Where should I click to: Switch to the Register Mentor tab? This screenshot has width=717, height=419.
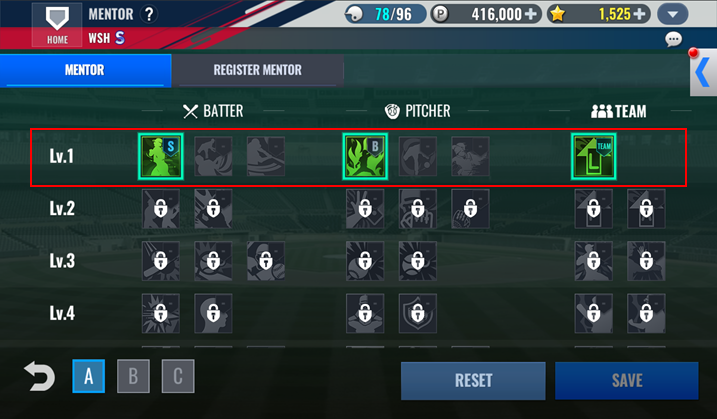click(x=257, y=70)
